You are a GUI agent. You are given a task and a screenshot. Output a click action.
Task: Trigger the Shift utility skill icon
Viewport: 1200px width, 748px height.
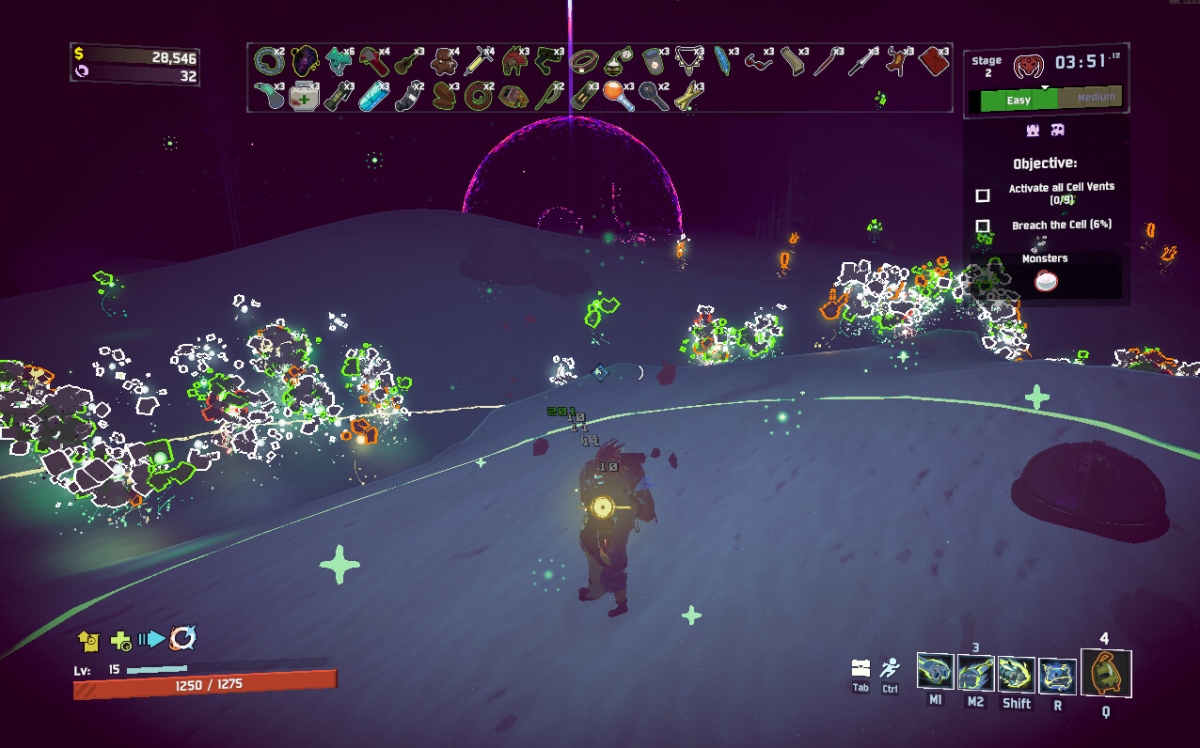(1016, 674)
